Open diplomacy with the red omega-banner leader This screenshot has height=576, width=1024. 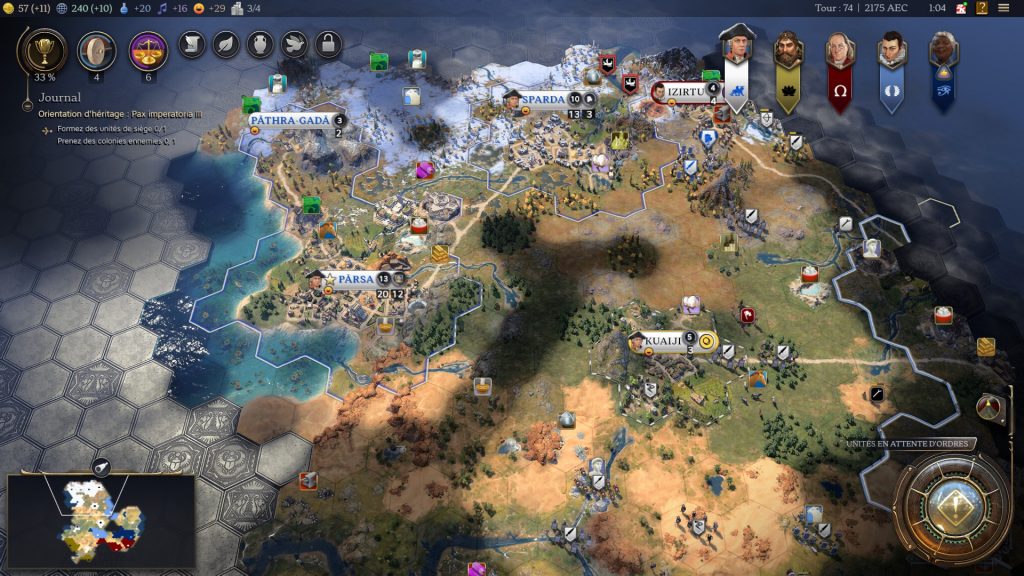pyautogui.click(x=840, y=50)
